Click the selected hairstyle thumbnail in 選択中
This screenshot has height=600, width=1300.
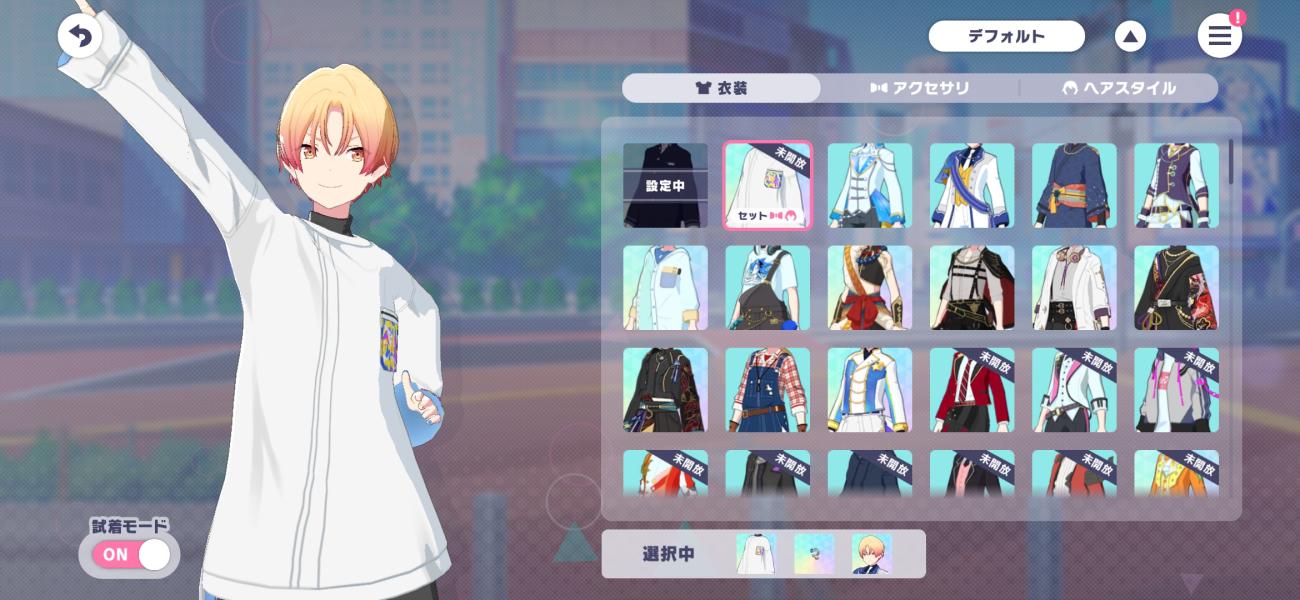pos(871,554)
